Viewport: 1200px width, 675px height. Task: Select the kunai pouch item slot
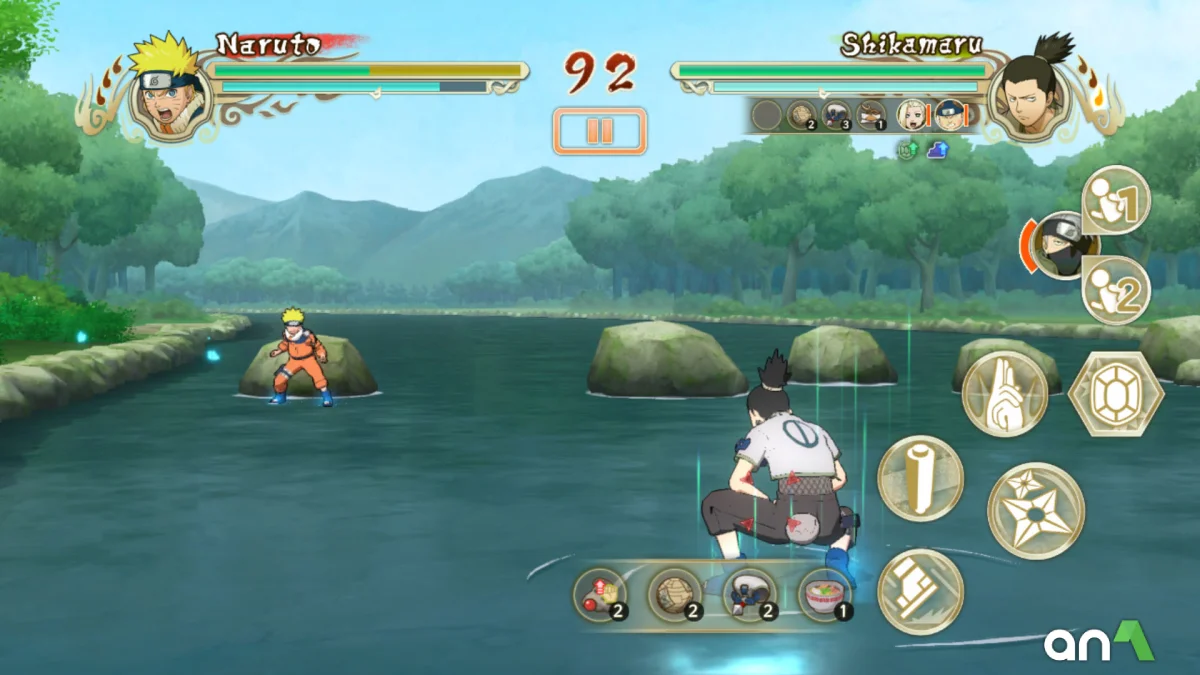(750, 596)
